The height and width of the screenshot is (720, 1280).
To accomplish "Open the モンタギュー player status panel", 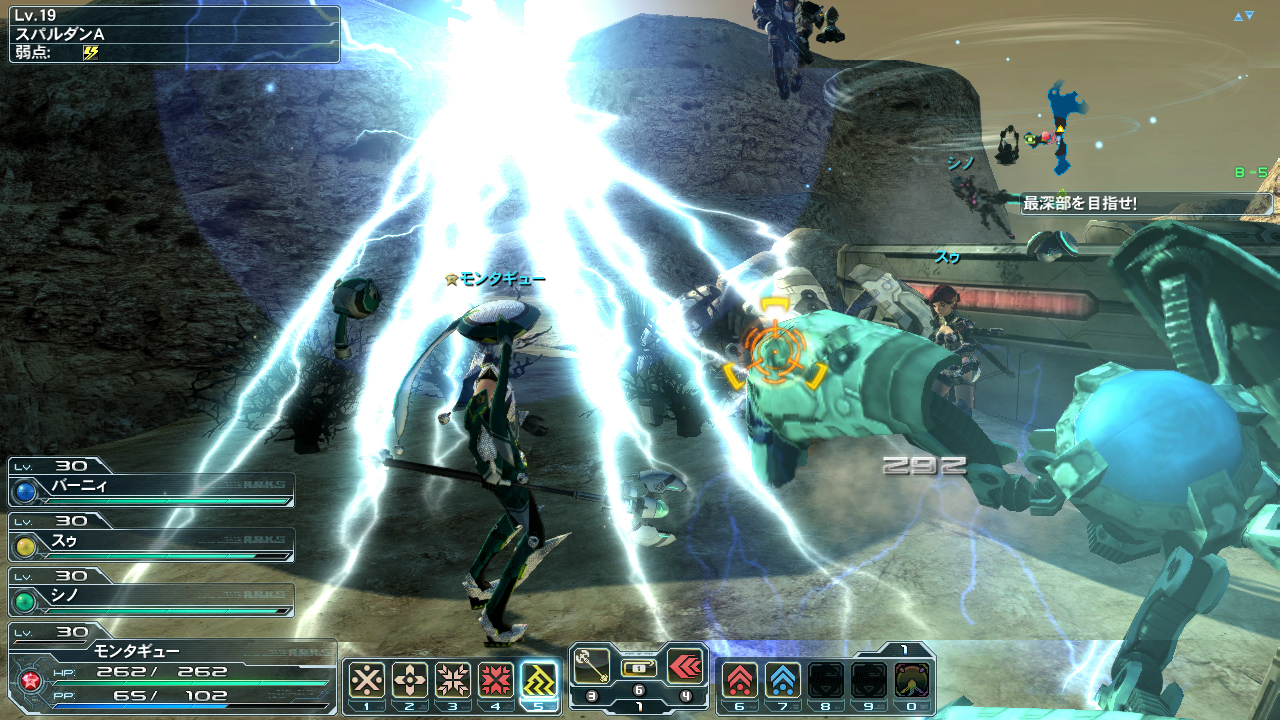I will click(x=172, y=672).
